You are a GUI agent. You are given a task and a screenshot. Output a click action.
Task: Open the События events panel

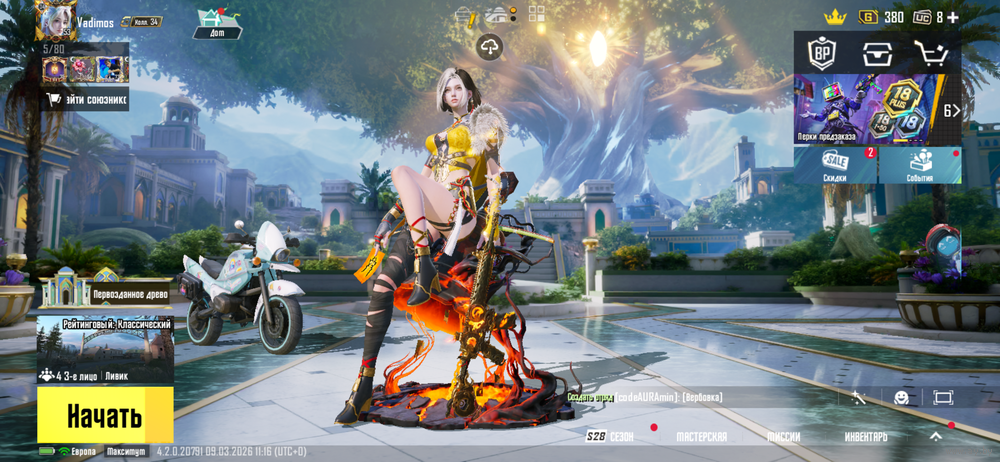point(921,165)
